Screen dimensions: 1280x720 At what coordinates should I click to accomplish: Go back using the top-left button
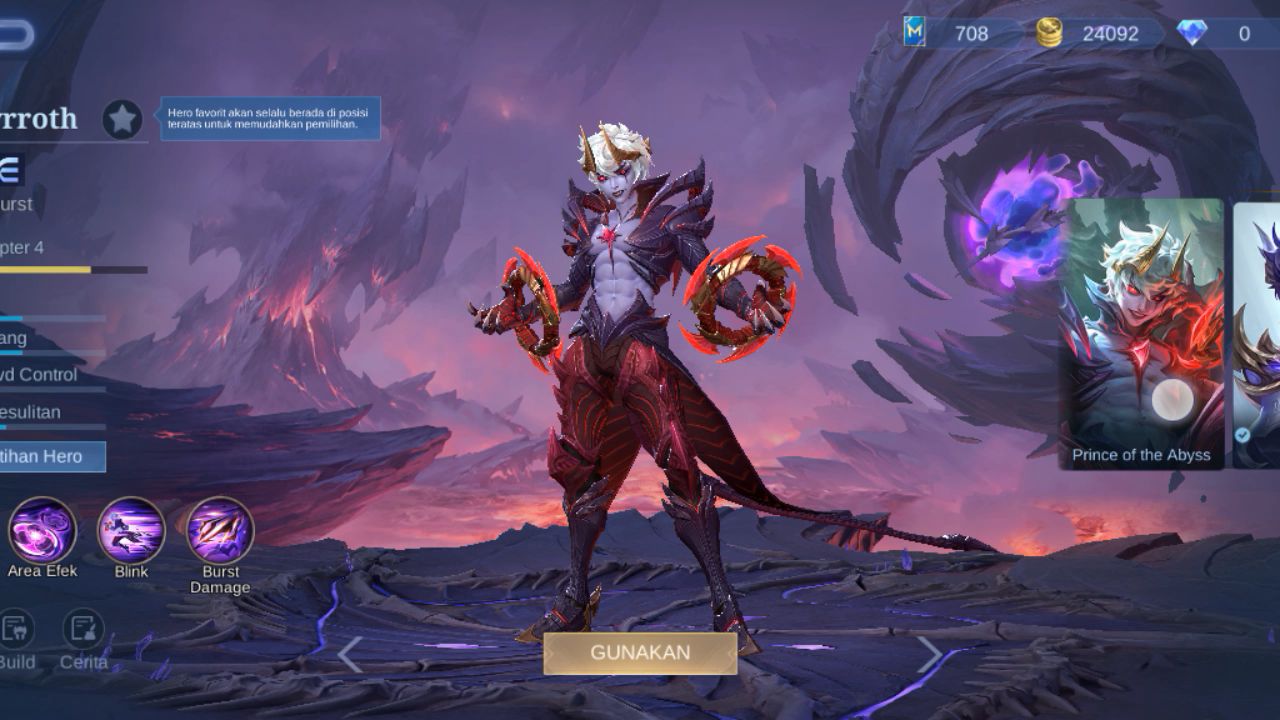14,35
